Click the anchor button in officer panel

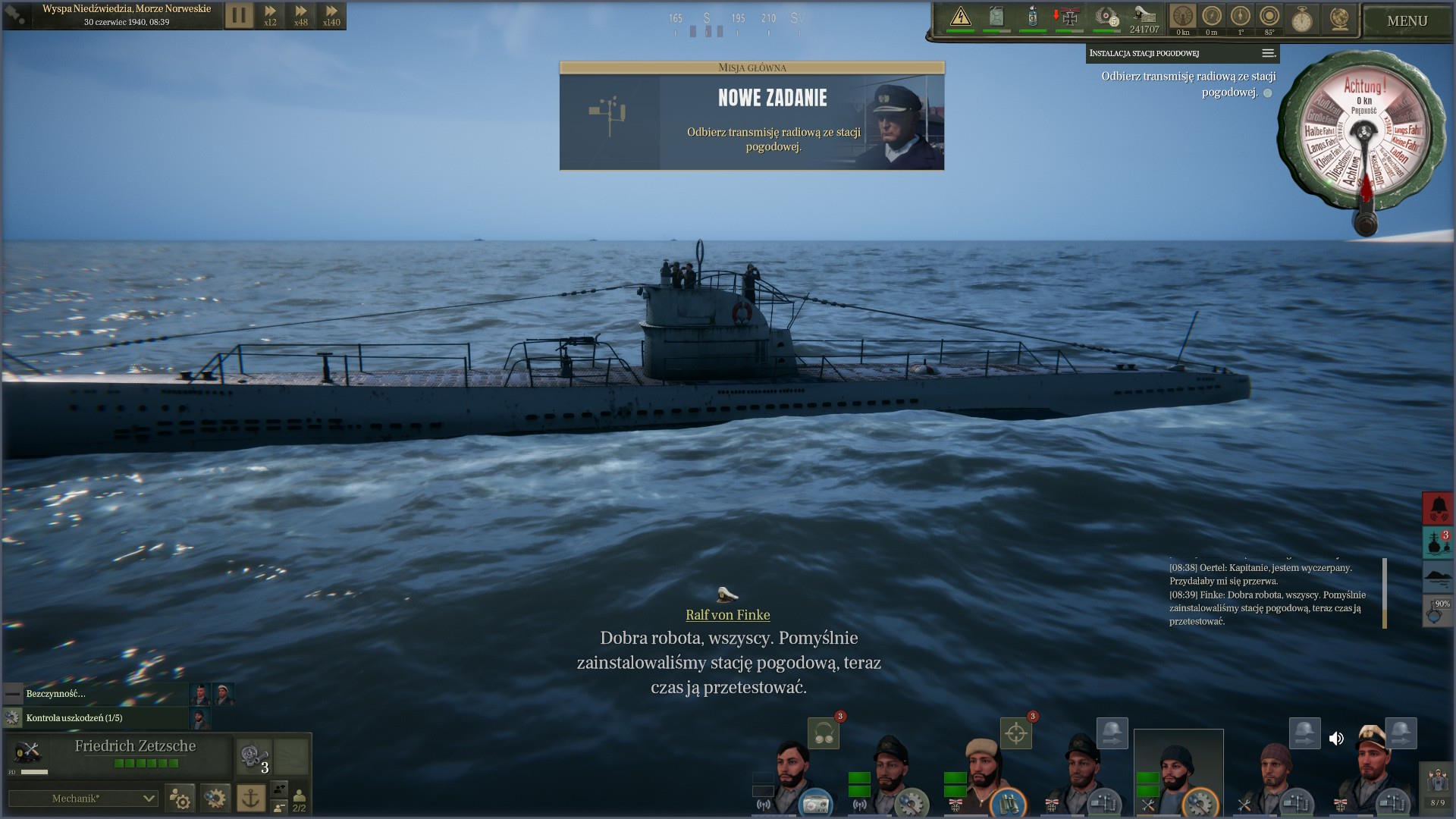tap(251, 798)
